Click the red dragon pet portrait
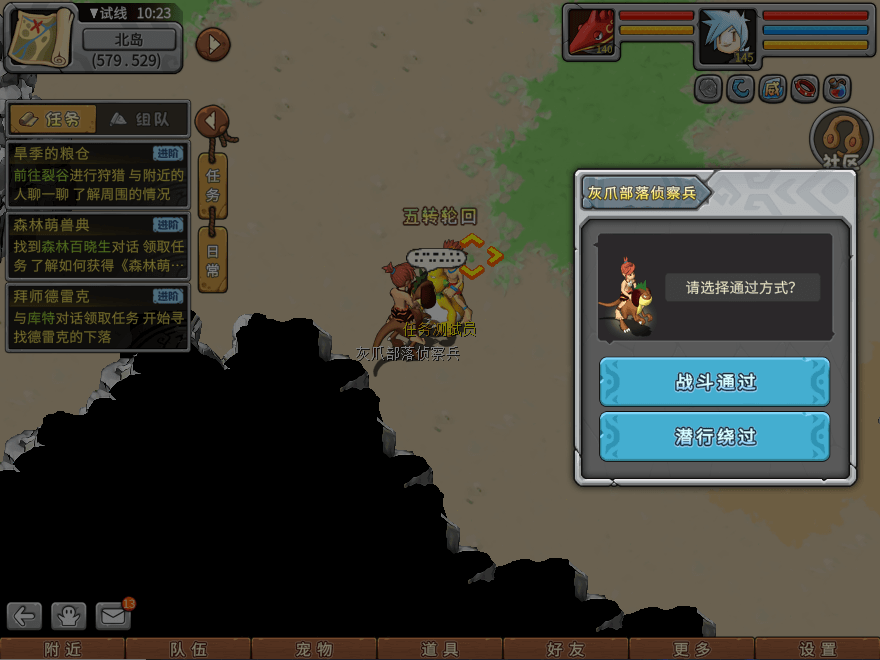Screen dimensions: 880x660 [591, 33]
